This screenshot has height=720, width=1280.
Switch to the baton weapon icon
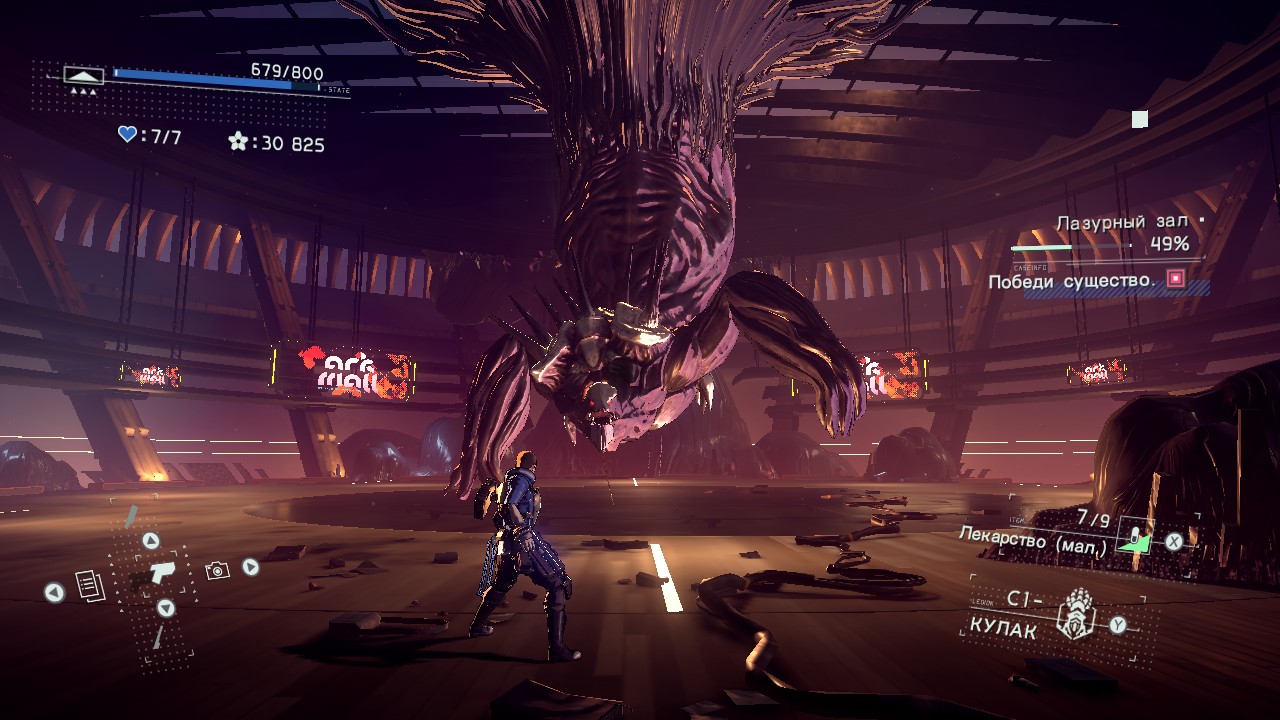coord(131,516)
